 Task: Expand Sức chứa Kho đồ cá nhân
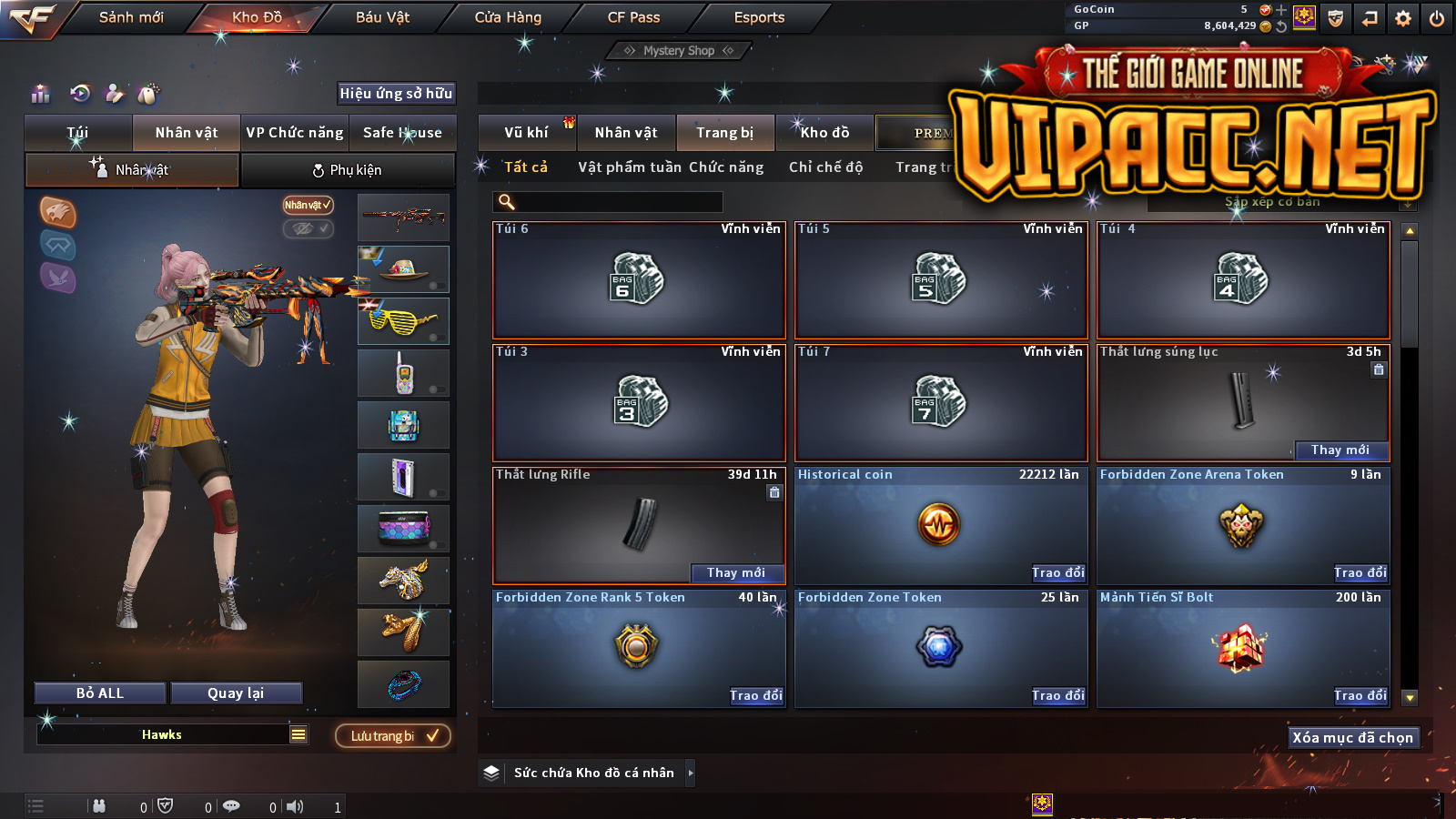click(x=691, y=773)
